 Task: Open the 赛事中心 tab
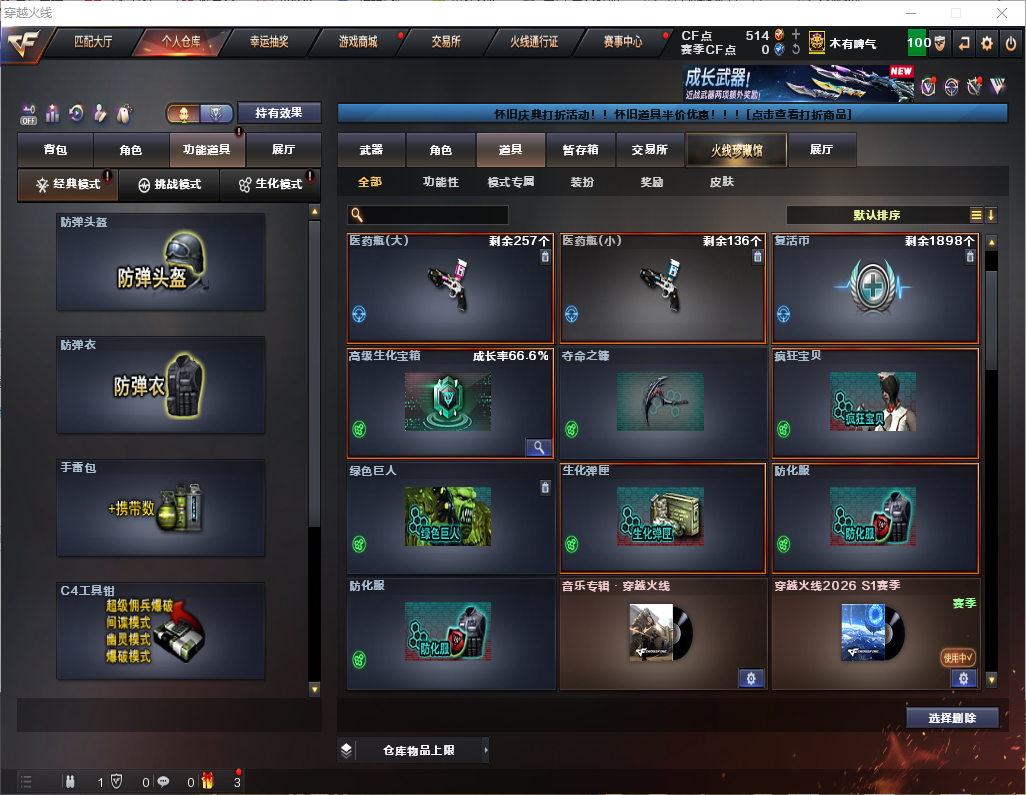622,42
